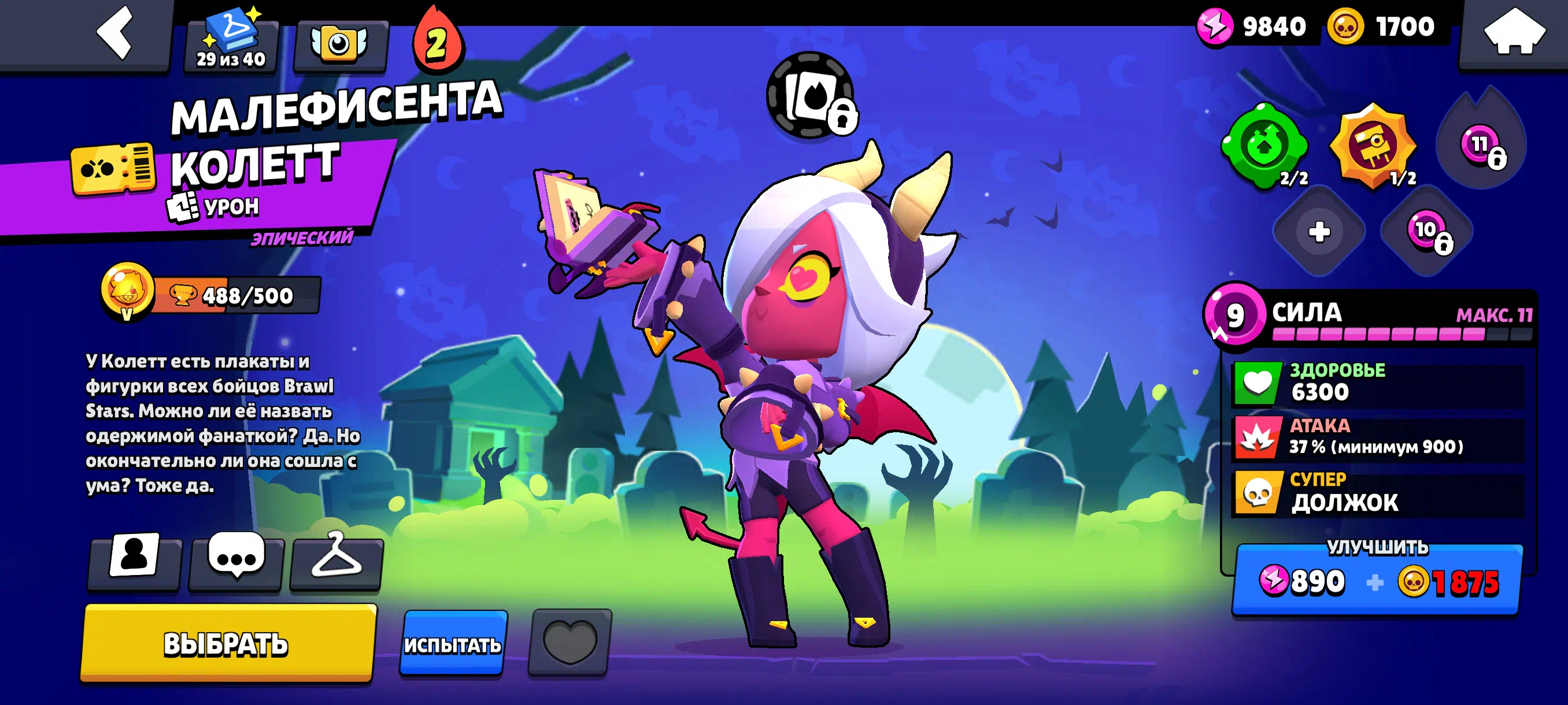Viewport: 1568px width, 705px height.
Task: Choose the brawler with Выбрать
Action: [x=227, y=643]
